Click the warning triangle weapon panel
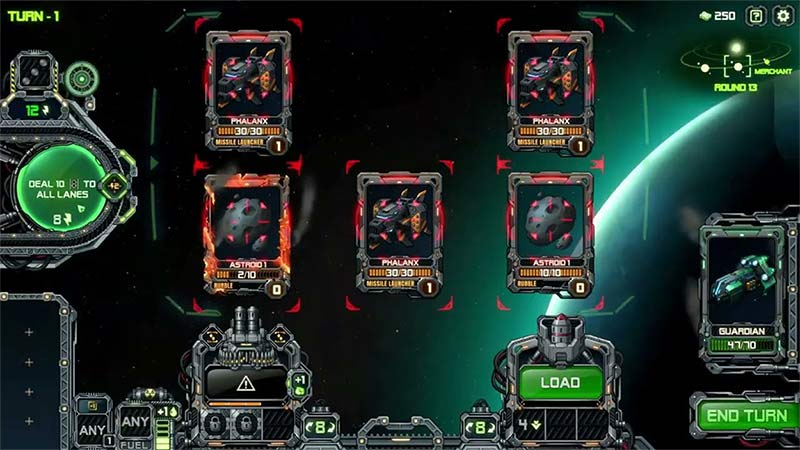Screen dimensions: 800x450 (x=245, y=382)
